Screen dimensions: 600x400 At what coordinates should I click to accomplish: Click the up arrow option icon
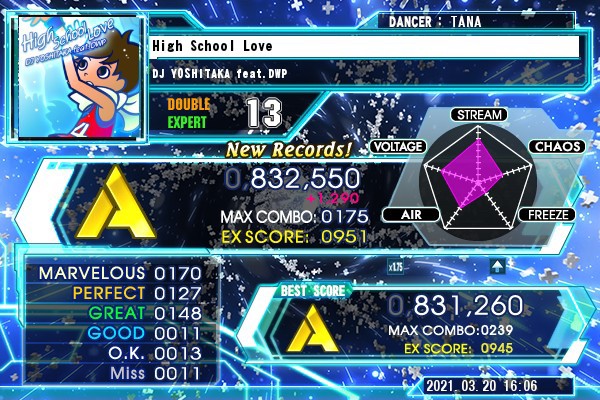(496, 266)
